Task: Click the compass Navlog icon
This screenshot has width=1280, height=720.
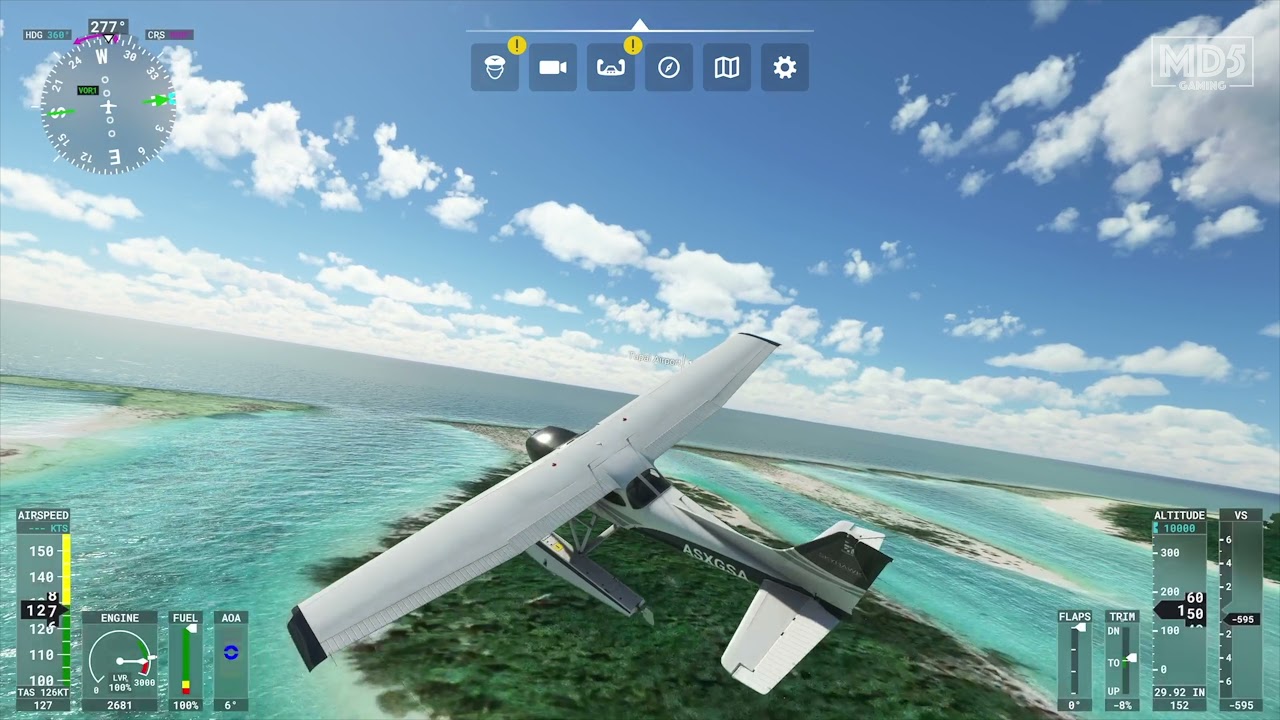Action: tap(668, 67)
